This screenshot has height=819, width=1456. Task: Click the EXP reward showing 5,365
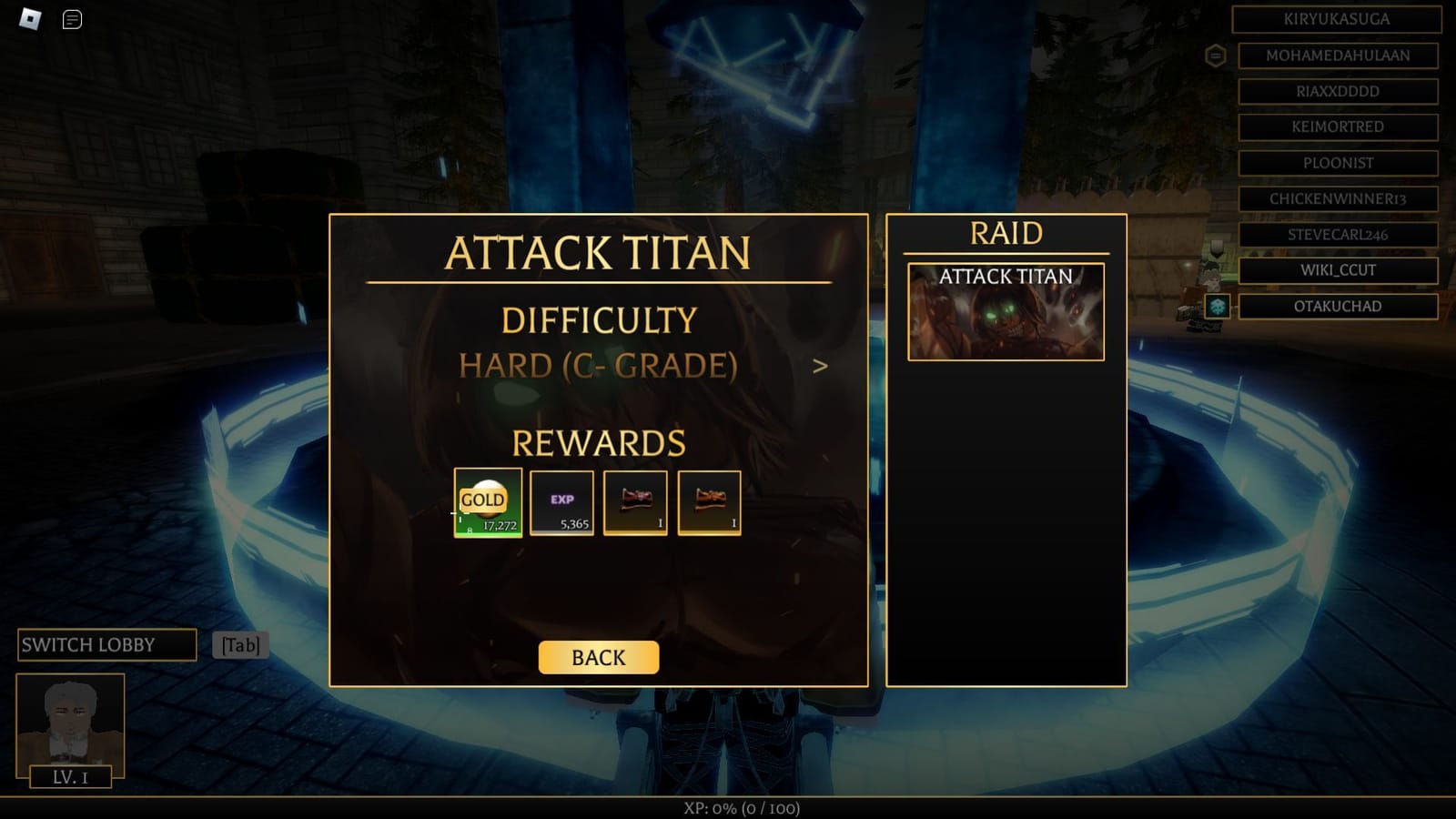(x=561, y=503)
